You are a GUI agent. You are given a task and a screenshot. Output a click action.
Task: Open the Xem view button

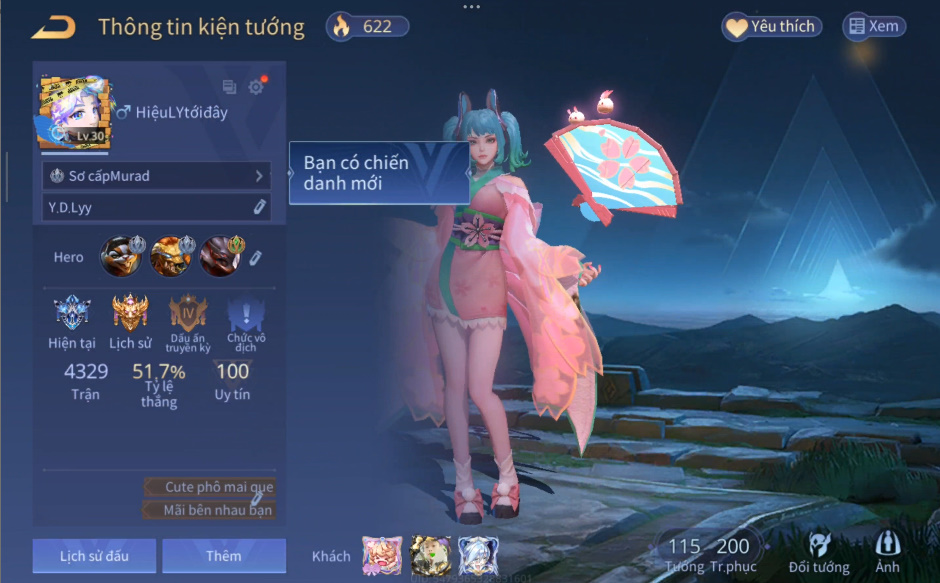pos(874,27)
